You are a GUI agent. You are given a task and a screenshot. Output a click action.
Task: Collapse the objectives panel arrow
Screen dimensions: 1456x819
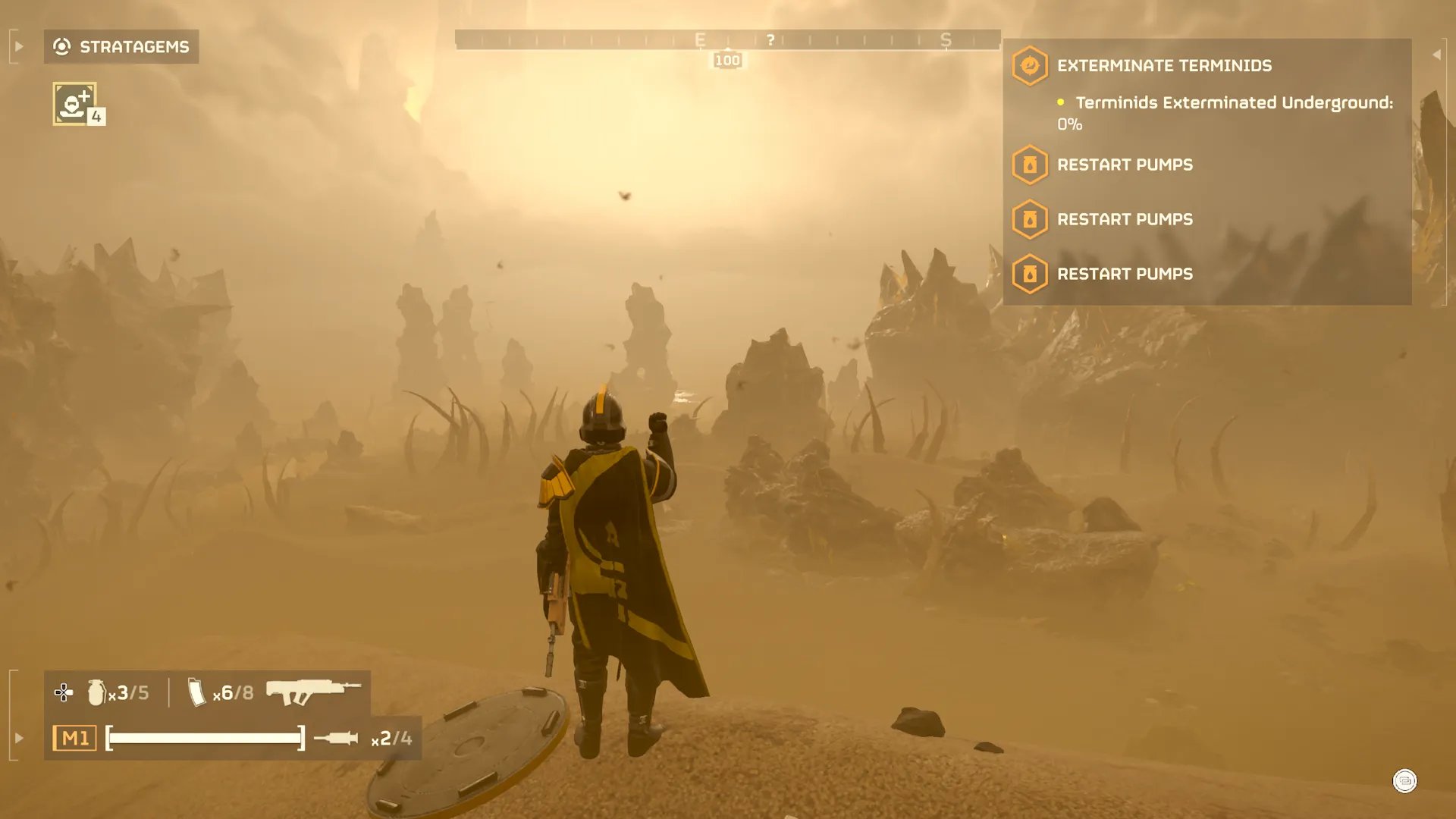coord(1436,55)
